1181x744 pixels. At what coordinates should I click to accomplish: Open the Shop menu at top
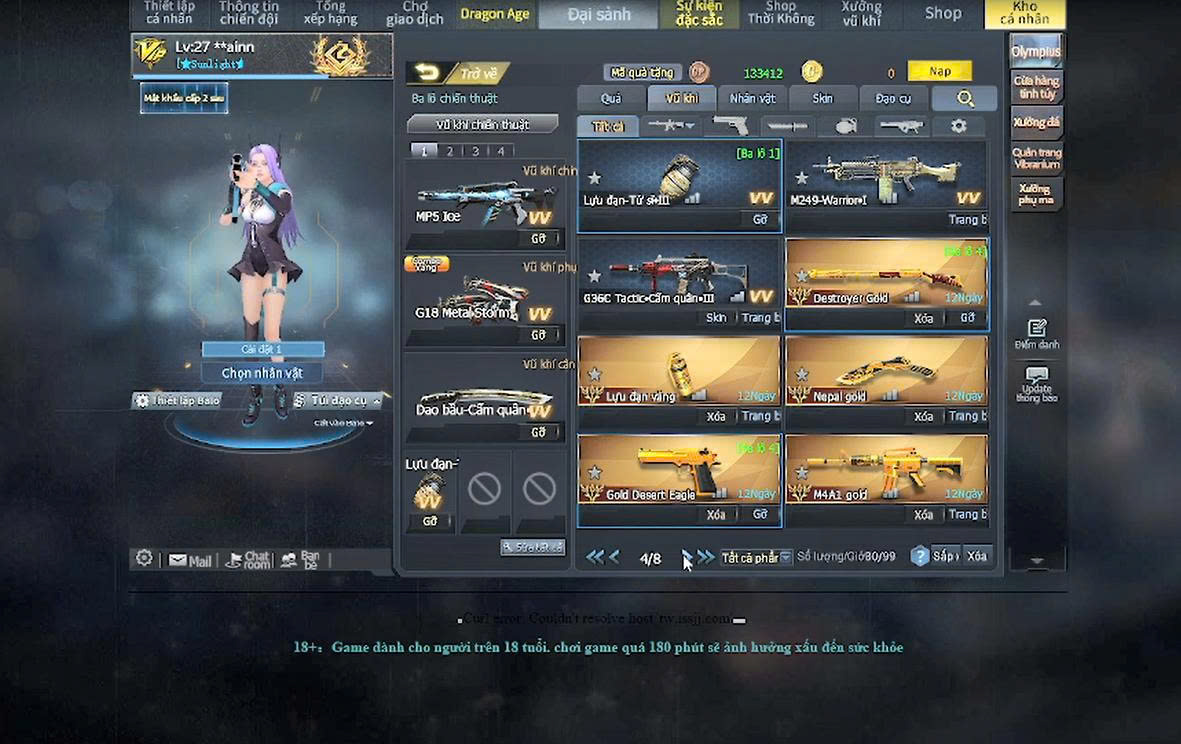(x=942, y=13)
